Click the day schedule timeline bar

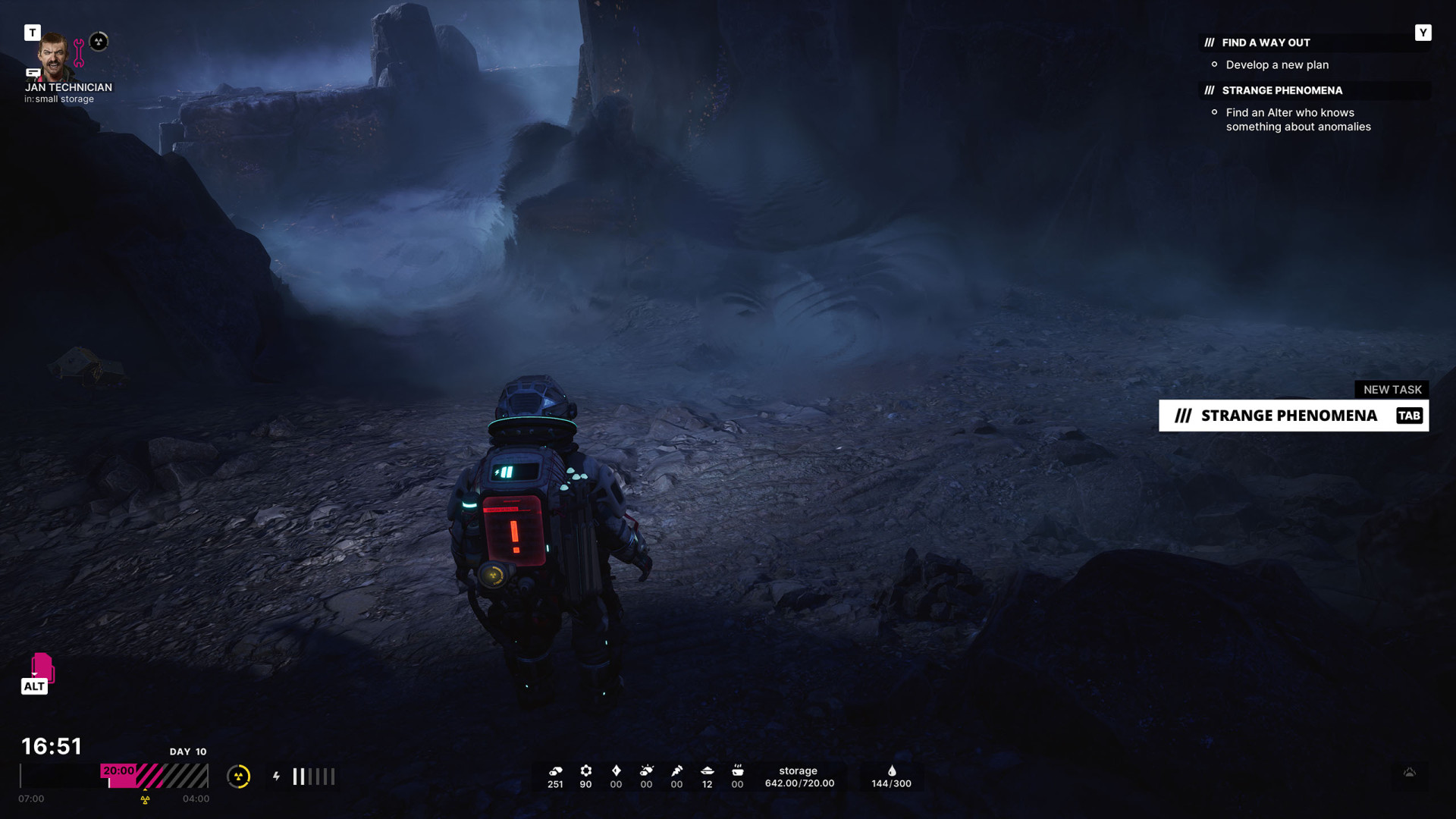(114, 777)
